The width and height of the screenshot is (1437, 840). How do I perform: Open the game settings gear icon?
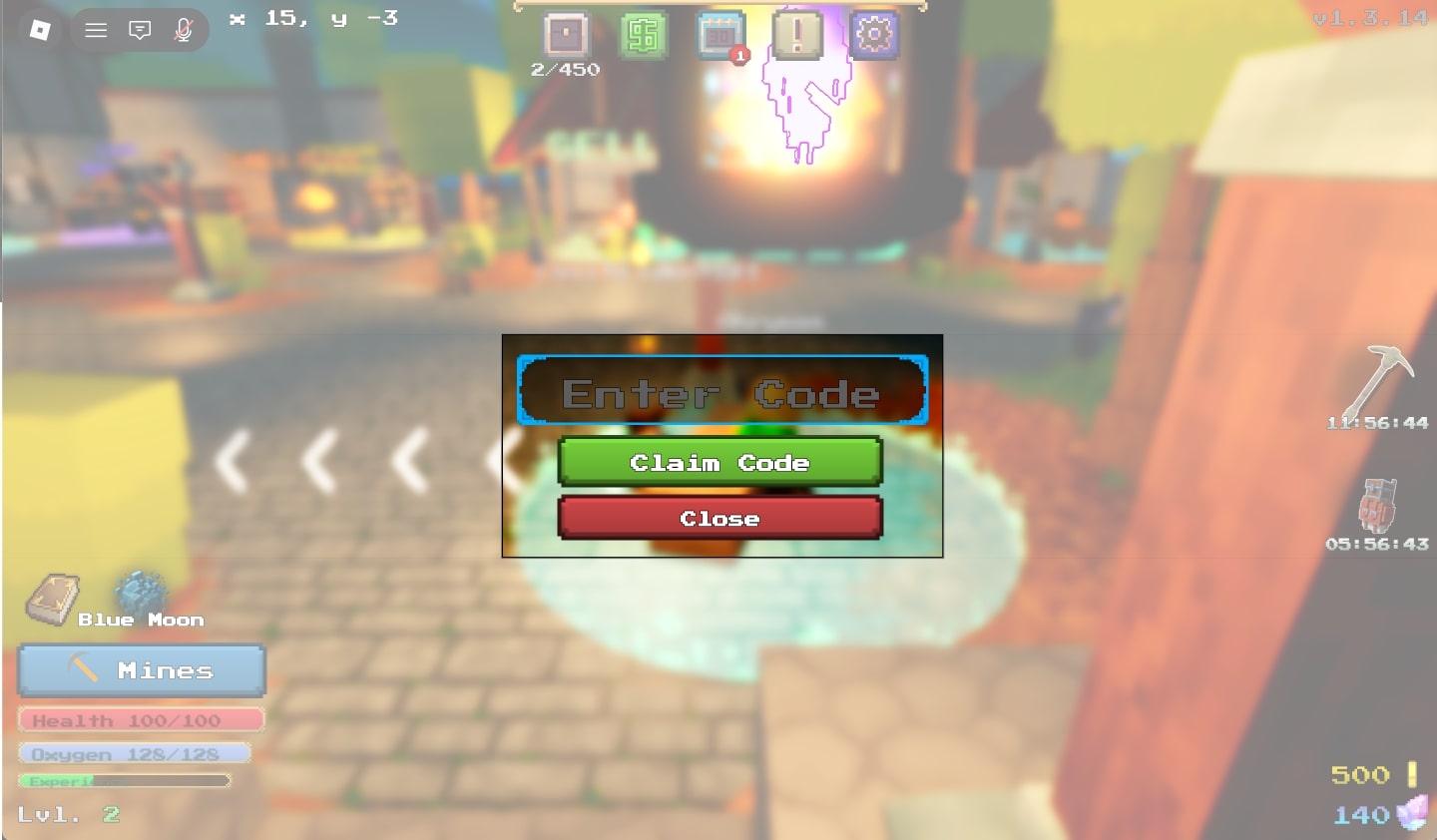(874, 33)
